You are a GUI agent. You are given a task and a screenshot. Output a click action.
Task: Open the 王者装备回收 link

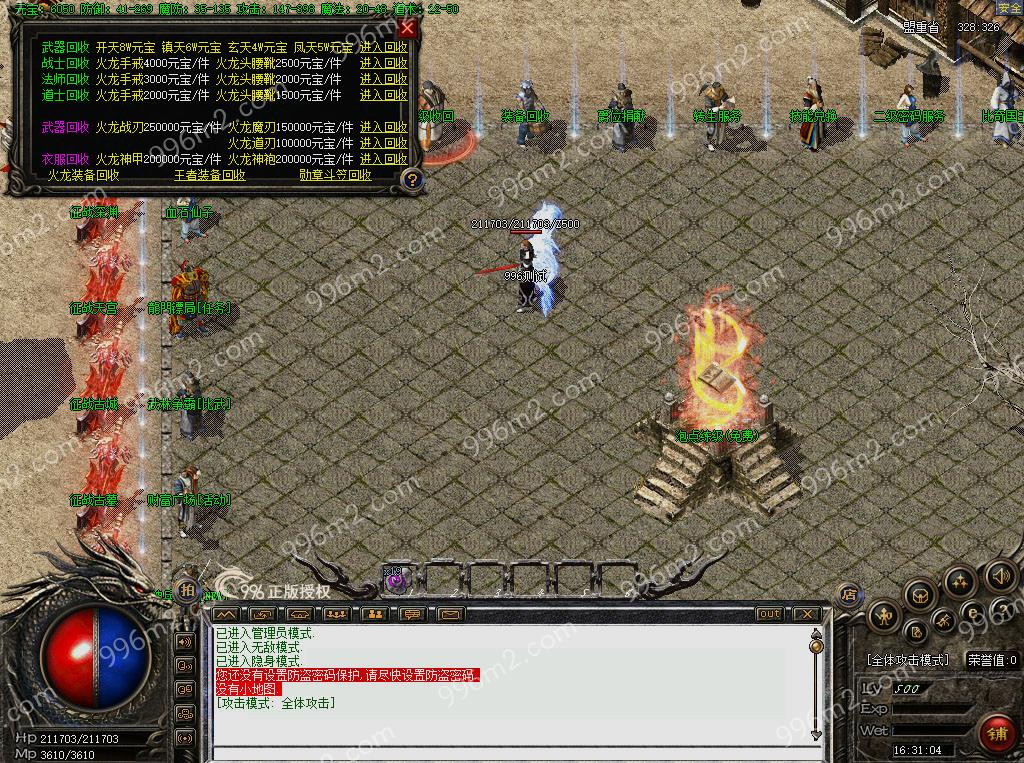[210, 175]
